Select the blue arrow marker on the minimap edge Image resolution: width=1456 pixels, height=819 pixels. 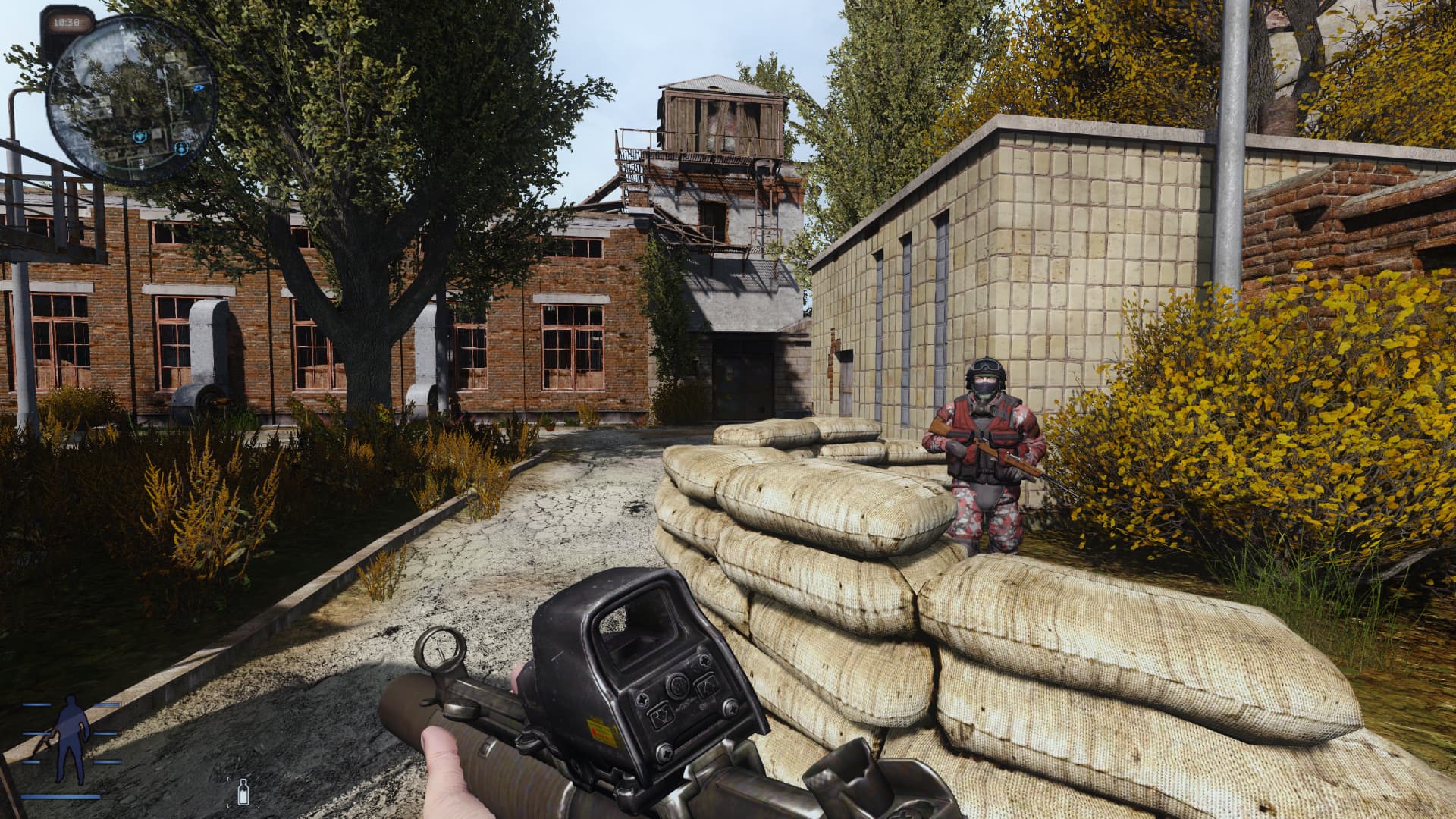click(199, 89)
